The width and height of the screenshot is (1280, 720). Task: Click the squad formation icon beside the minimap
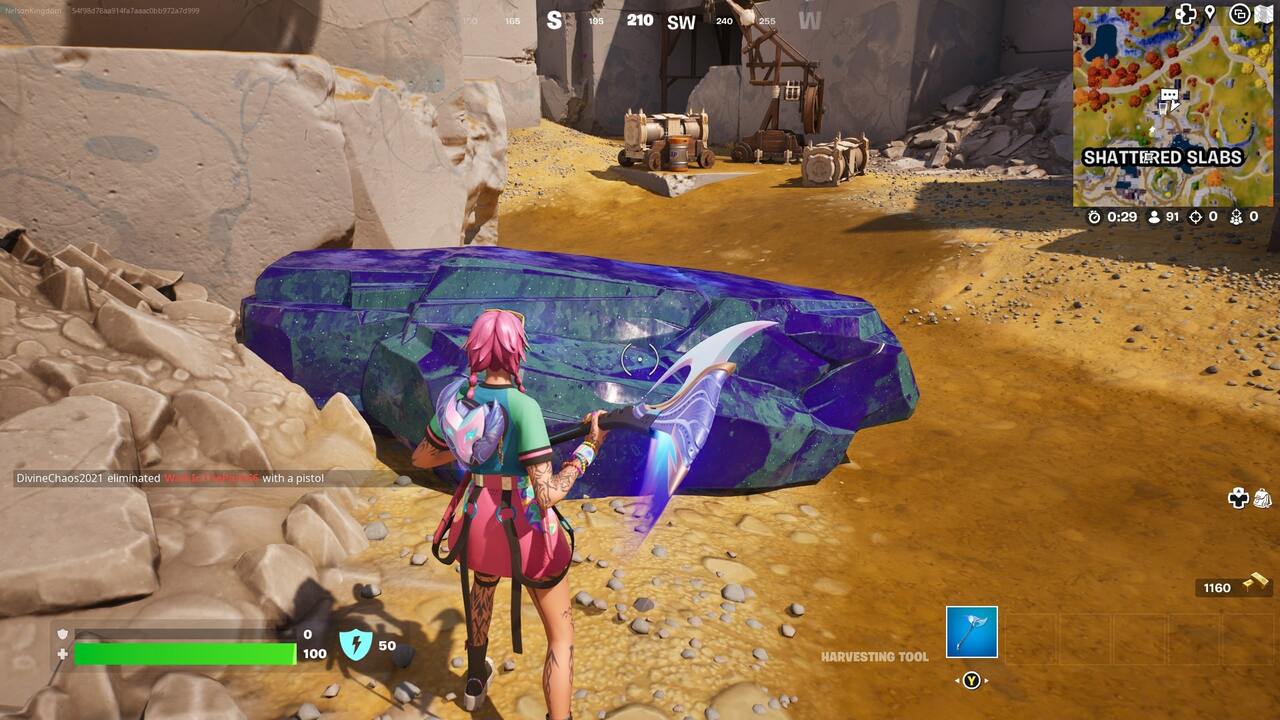click(x=1189, y=12)
